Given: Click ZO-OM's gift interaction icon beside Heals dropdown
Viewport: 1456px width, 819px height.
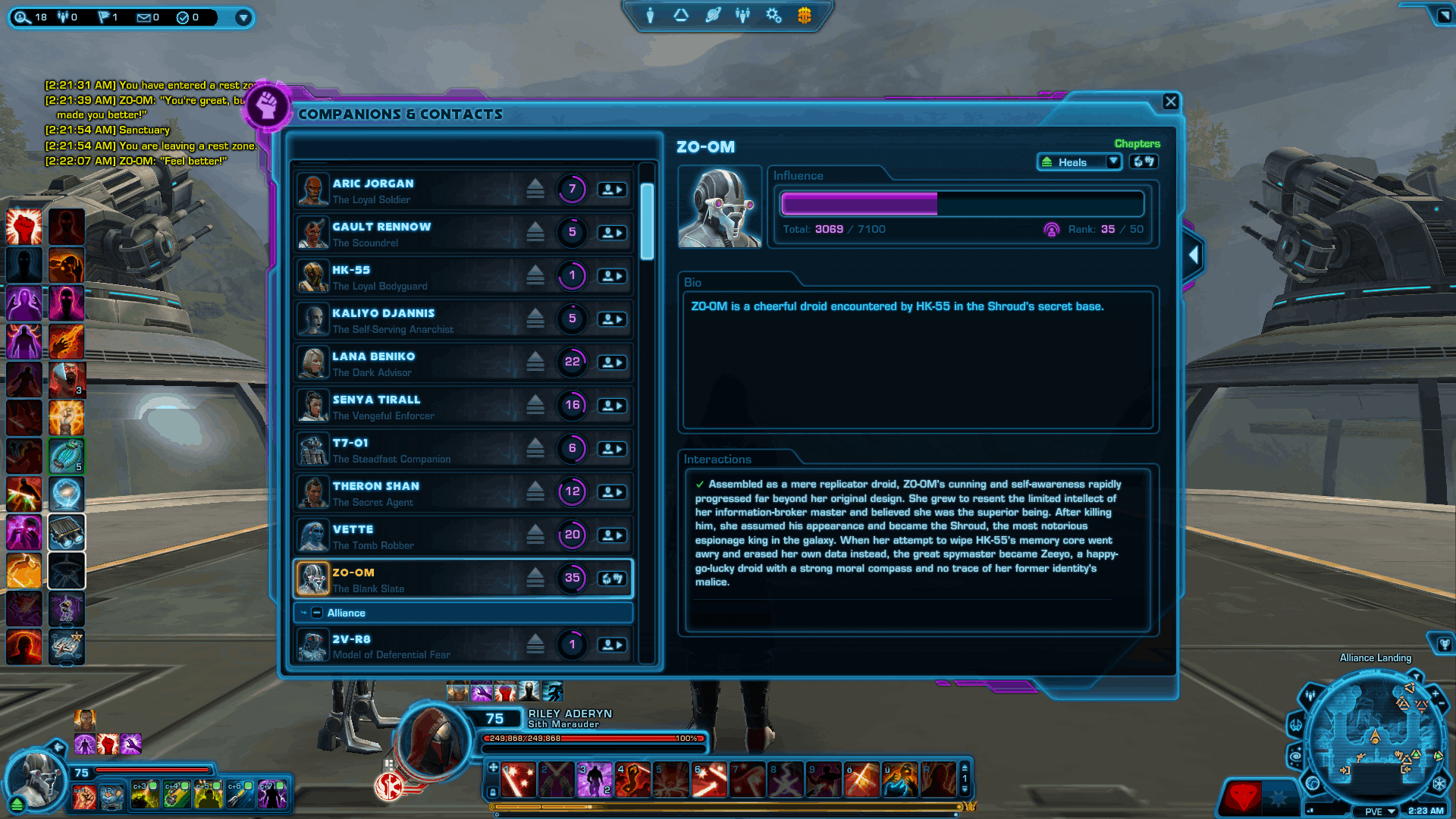Looking at the screenshot, I should click(x=1144, y=162).
